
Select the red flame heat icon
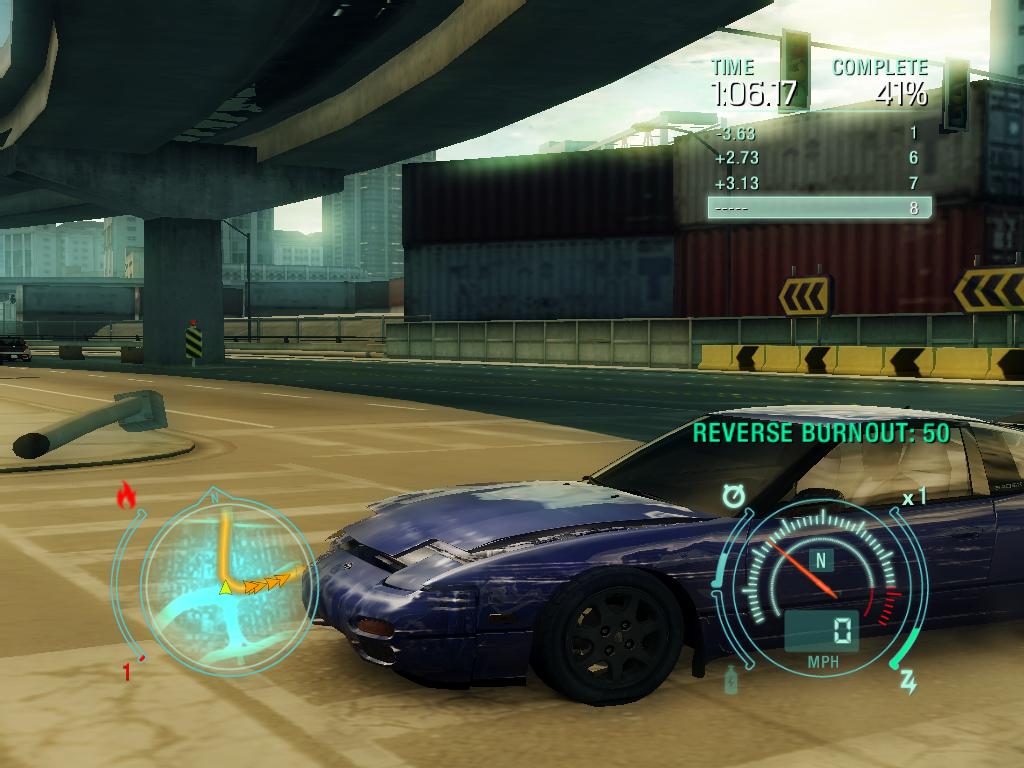coord(126,496)
